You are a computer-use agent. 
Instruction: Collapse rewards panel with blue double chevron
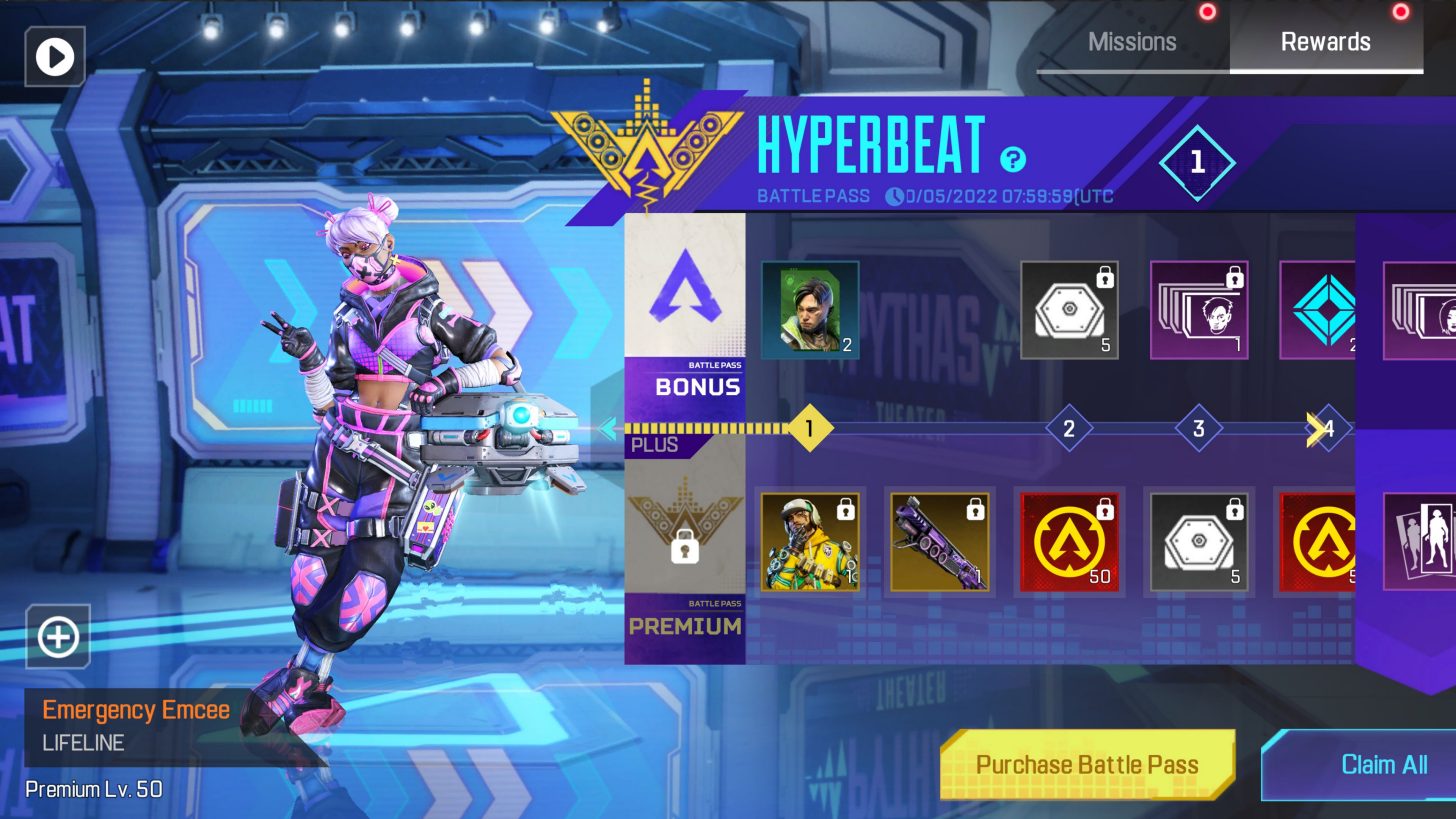609,427
